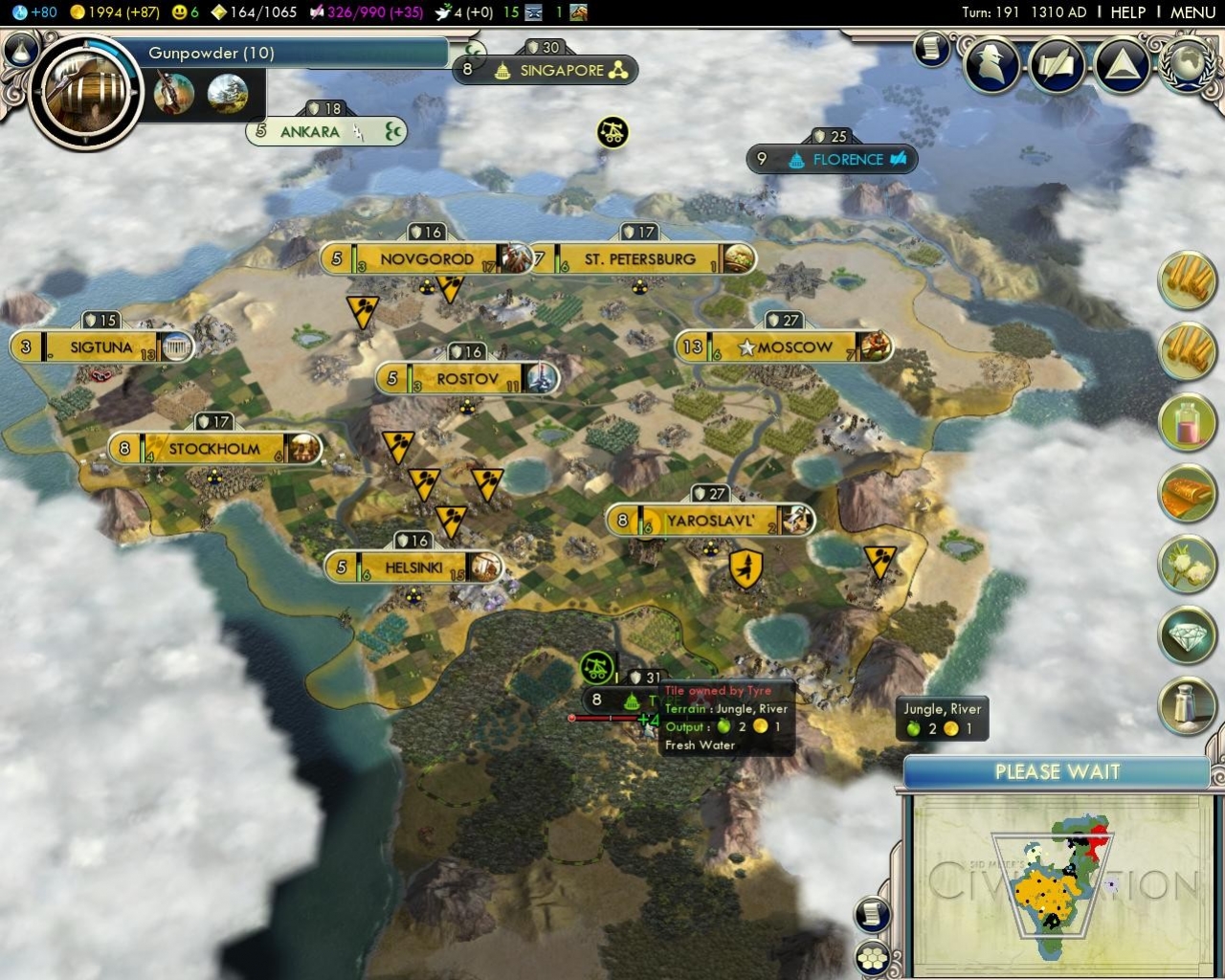
Task: Click the cotton resource notification icon
Action: [x=1187, y=563]
